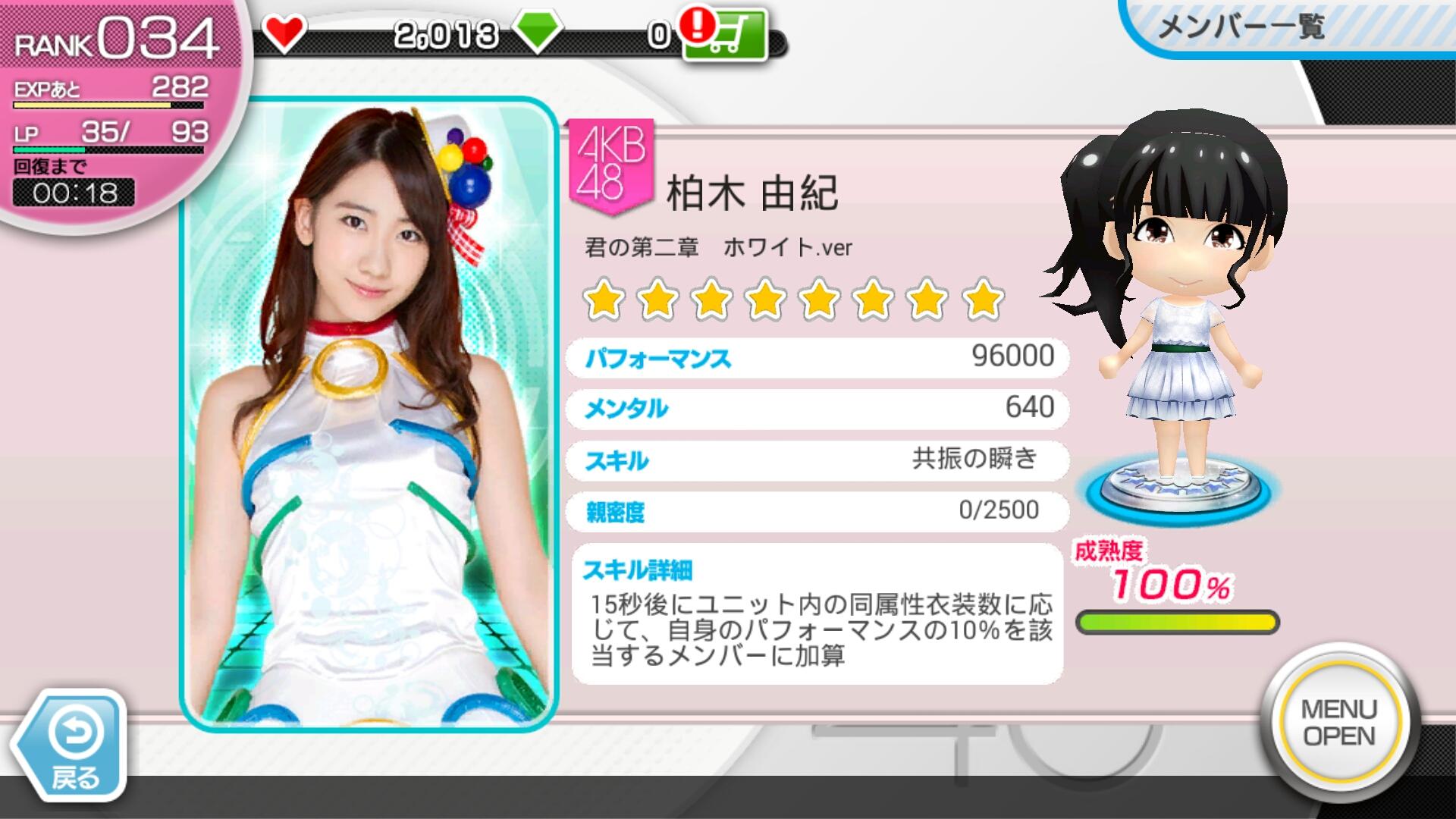The width and height of the screenshot is (1456, 819).
Task: Open the MENU OPEN button
Action: point(1339,723)
